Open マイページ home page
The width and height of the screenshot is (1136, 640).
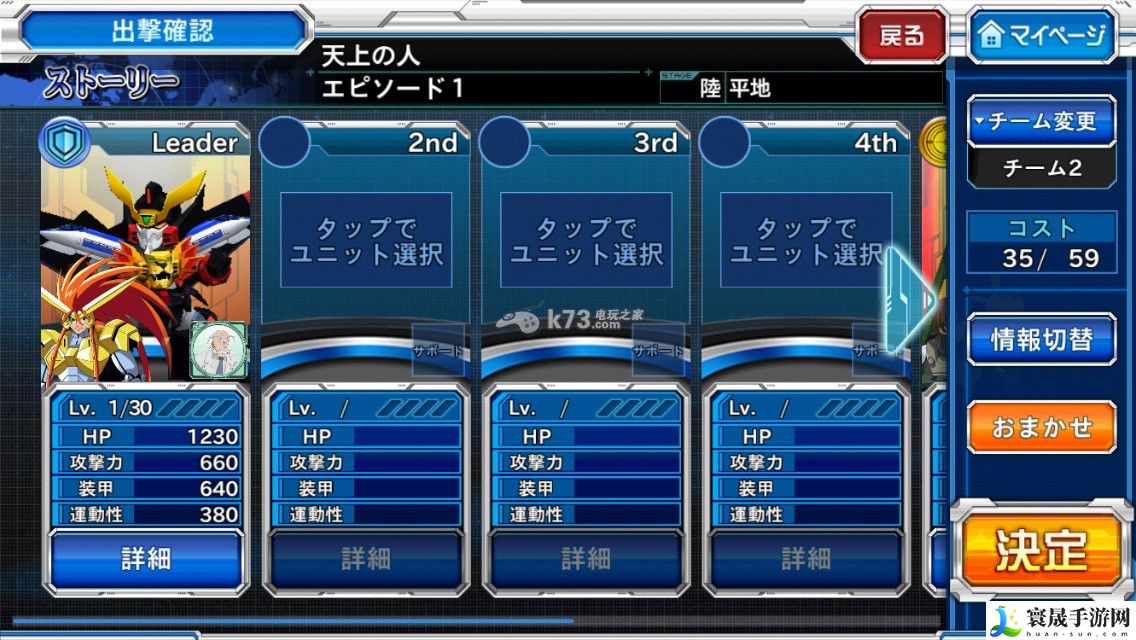tap(1042, 36)
